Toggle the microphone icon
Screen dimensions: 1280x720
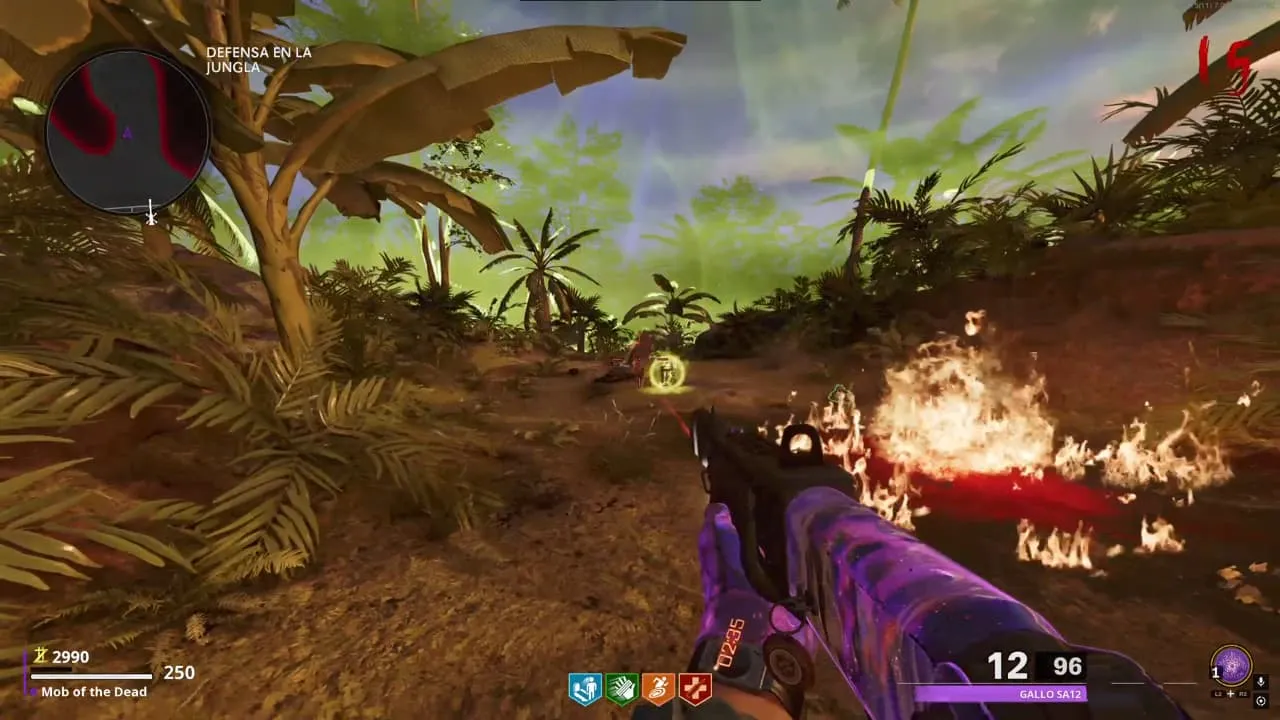[1261, 682]
